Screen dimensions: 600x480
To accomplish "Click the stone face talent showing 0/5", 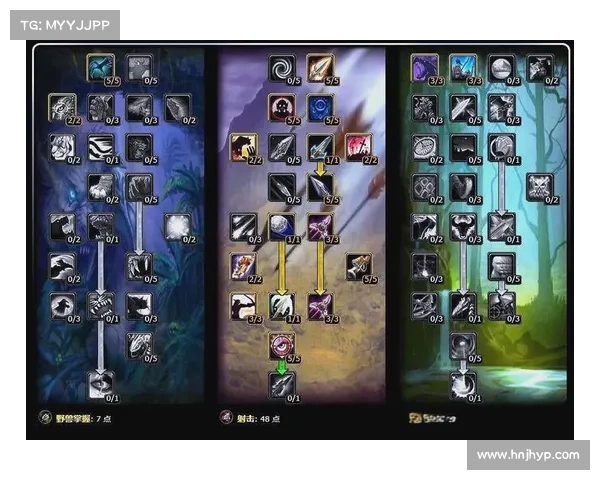I will [x=501, y=266].
